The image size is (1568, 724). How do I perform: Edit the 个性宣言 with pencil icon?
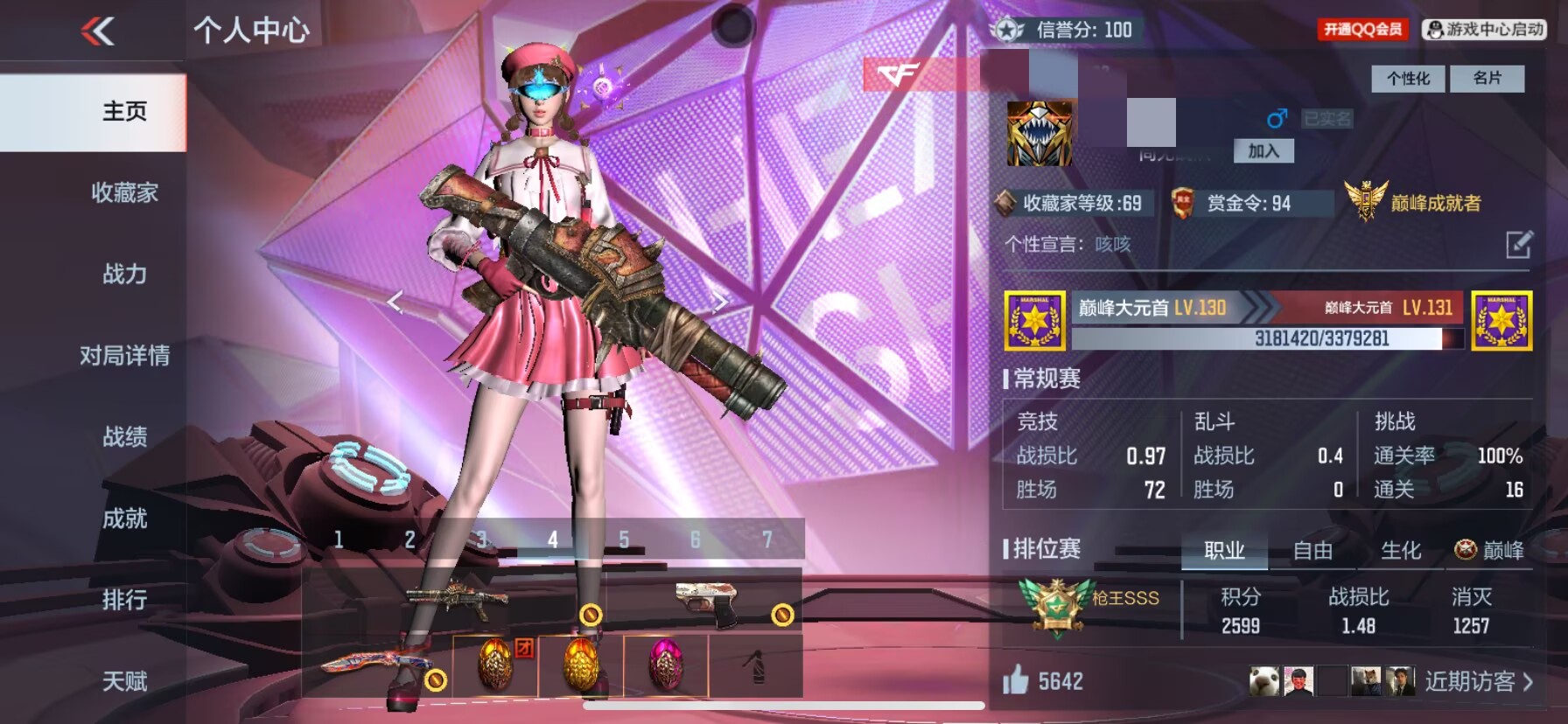pos(1519,245)
